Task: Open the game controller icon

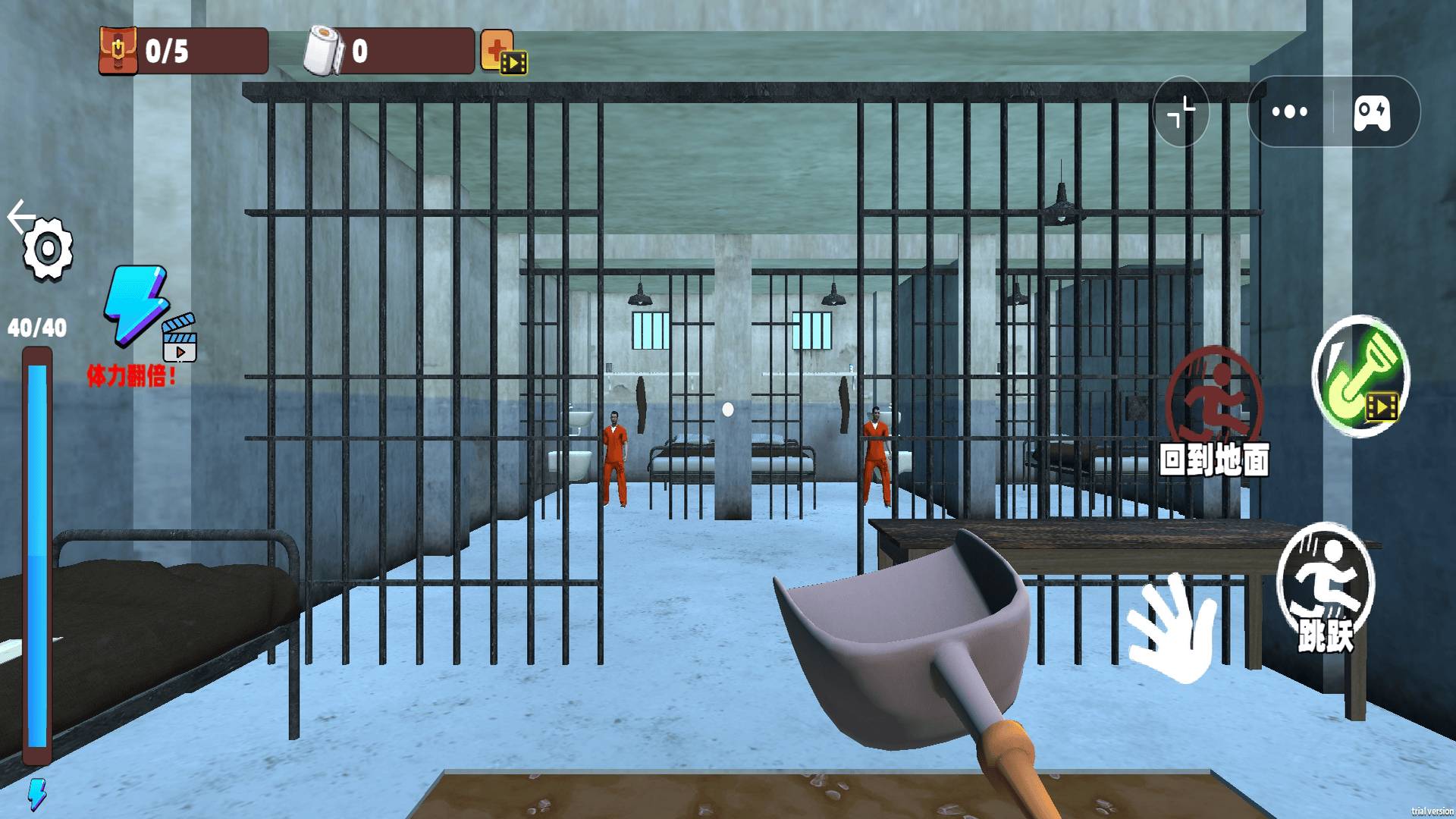Action: pyautogui.click(x=1372, y=113)
